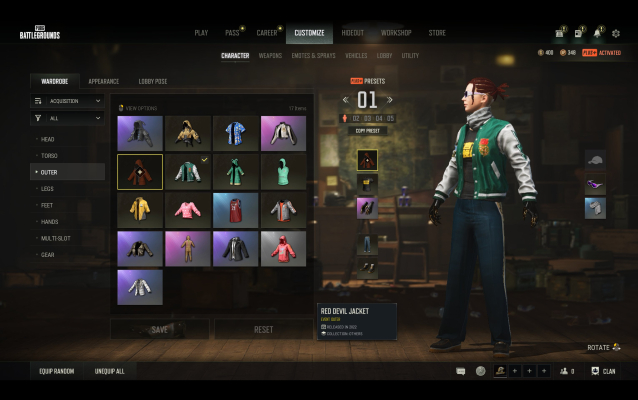This screenshot has height=400, width=638.
Task: Copy the current preset
Action: (368, 130)
